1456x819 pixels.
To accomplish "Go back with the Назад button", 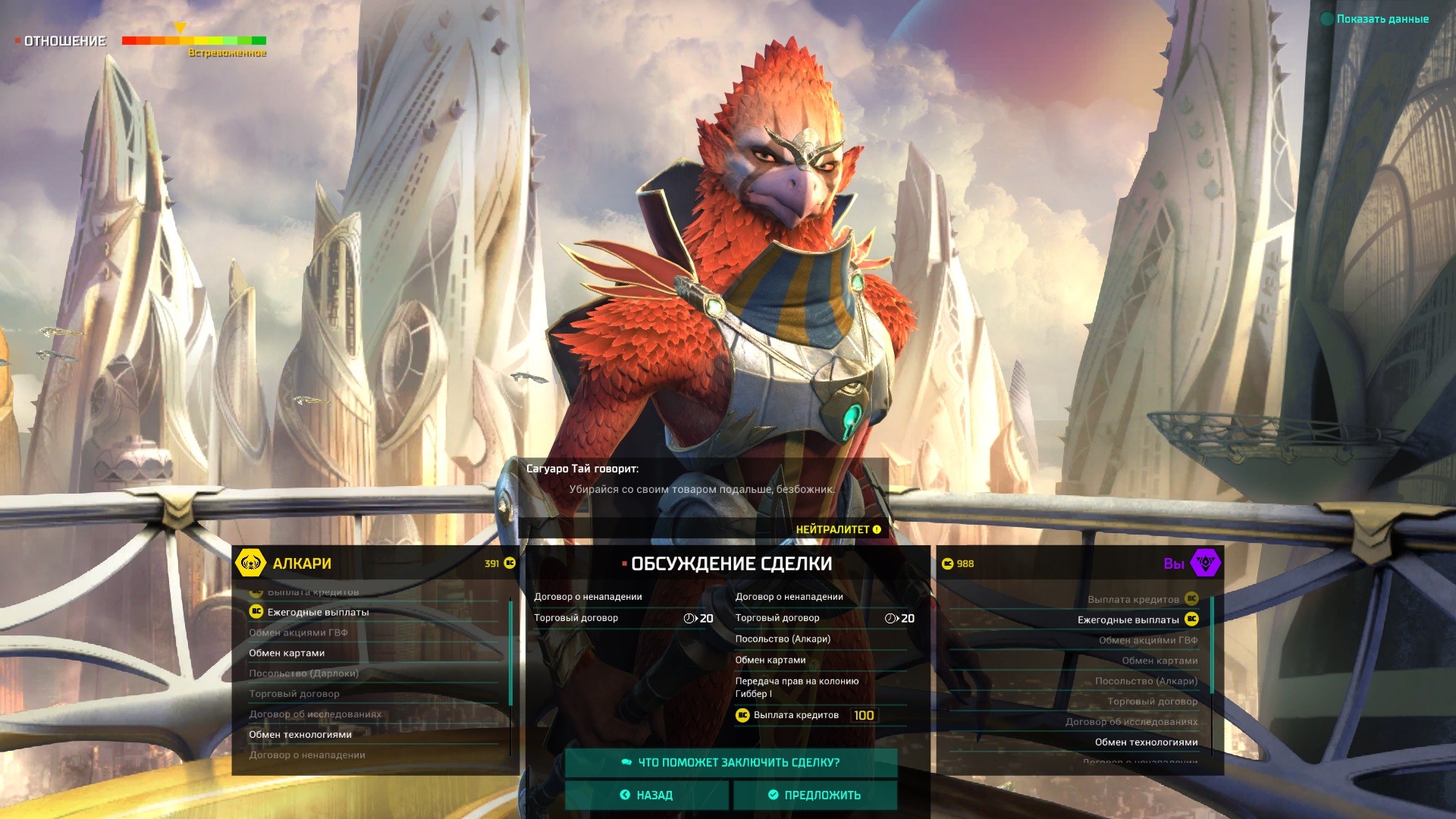I will coord(647,795).
